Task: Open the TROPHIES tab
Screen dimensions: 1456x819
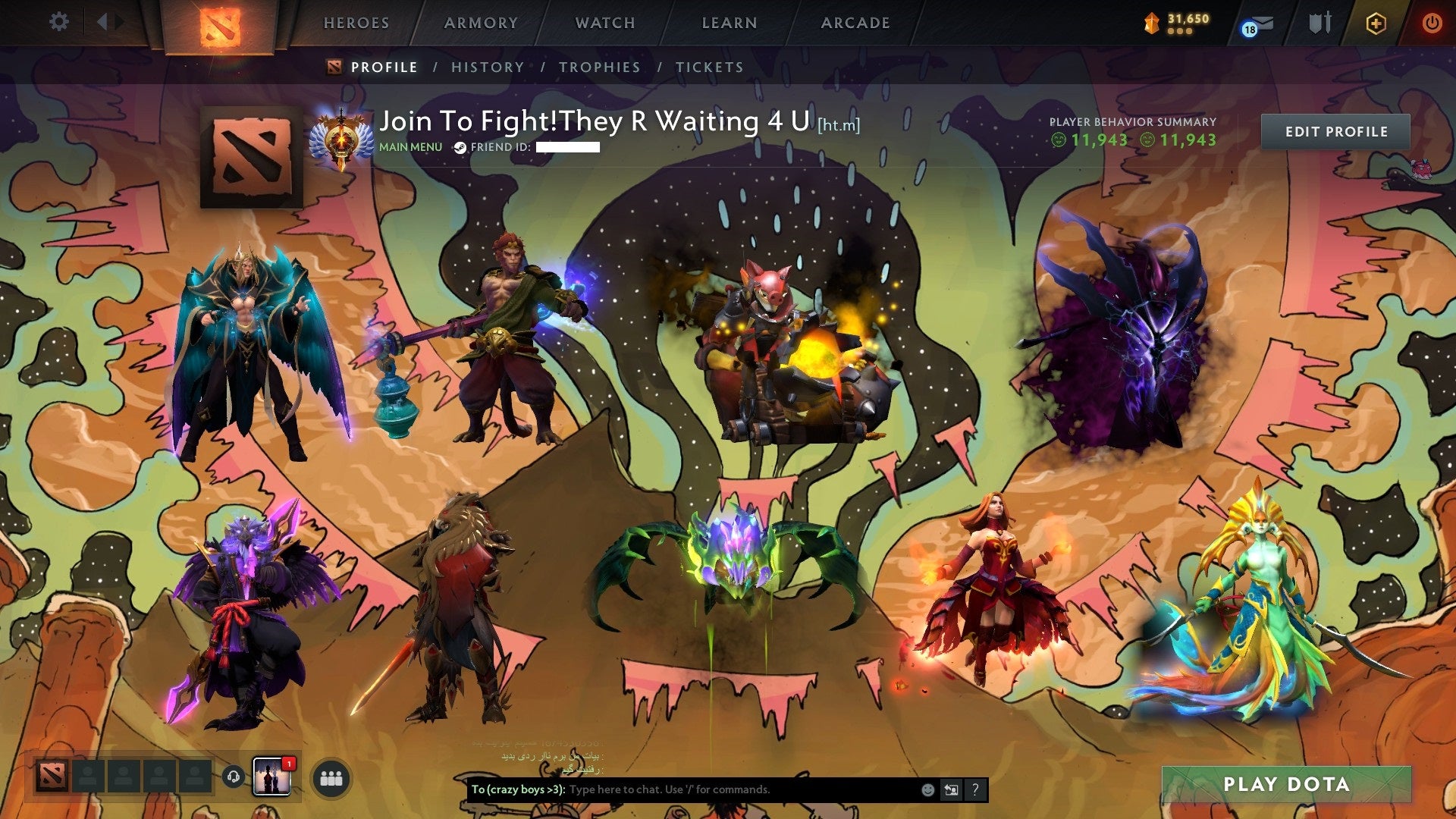Action: (600, 67)
